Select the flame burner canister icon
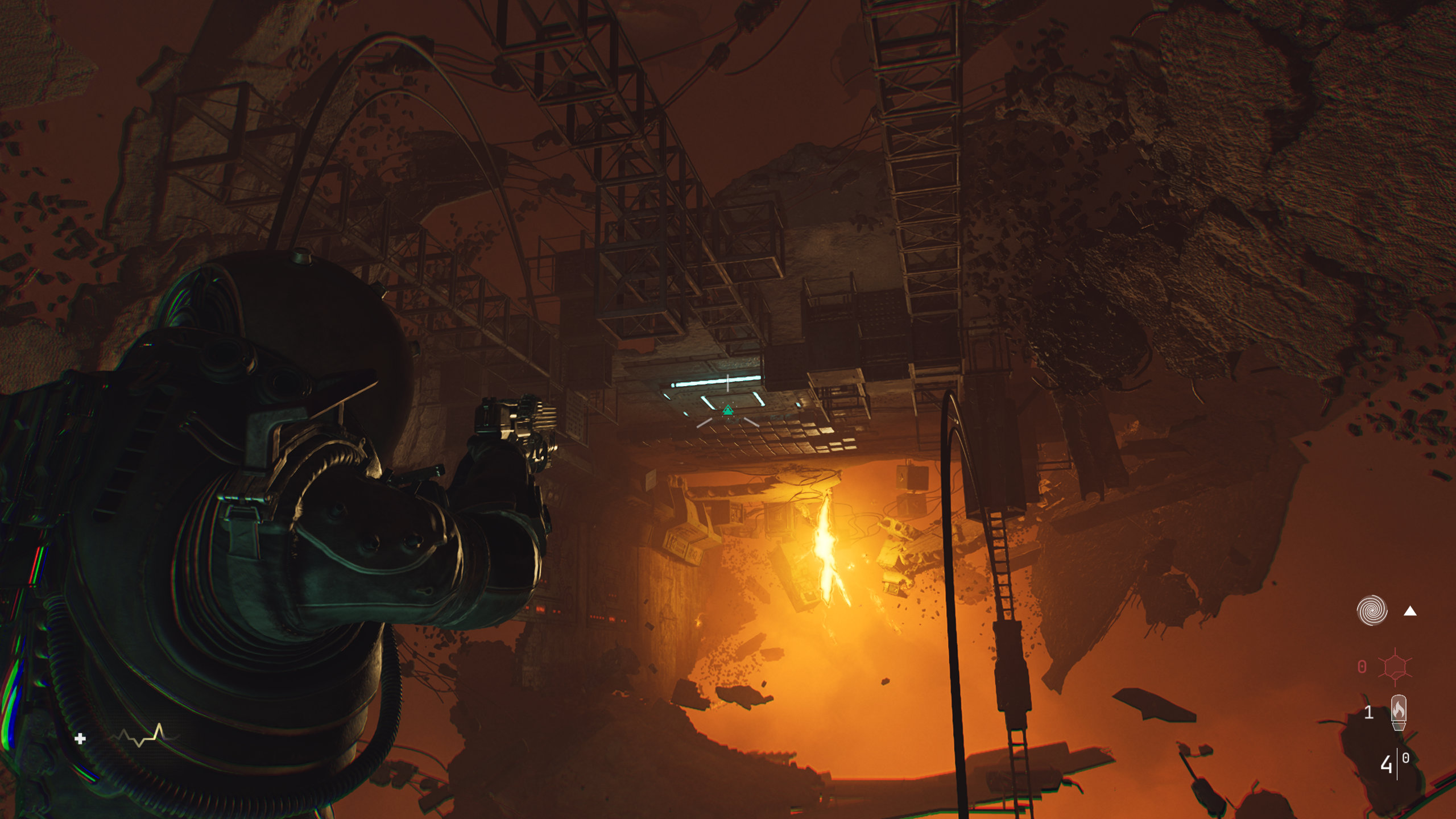This screenshot has height=819, width=1456. coord(1399,712)
